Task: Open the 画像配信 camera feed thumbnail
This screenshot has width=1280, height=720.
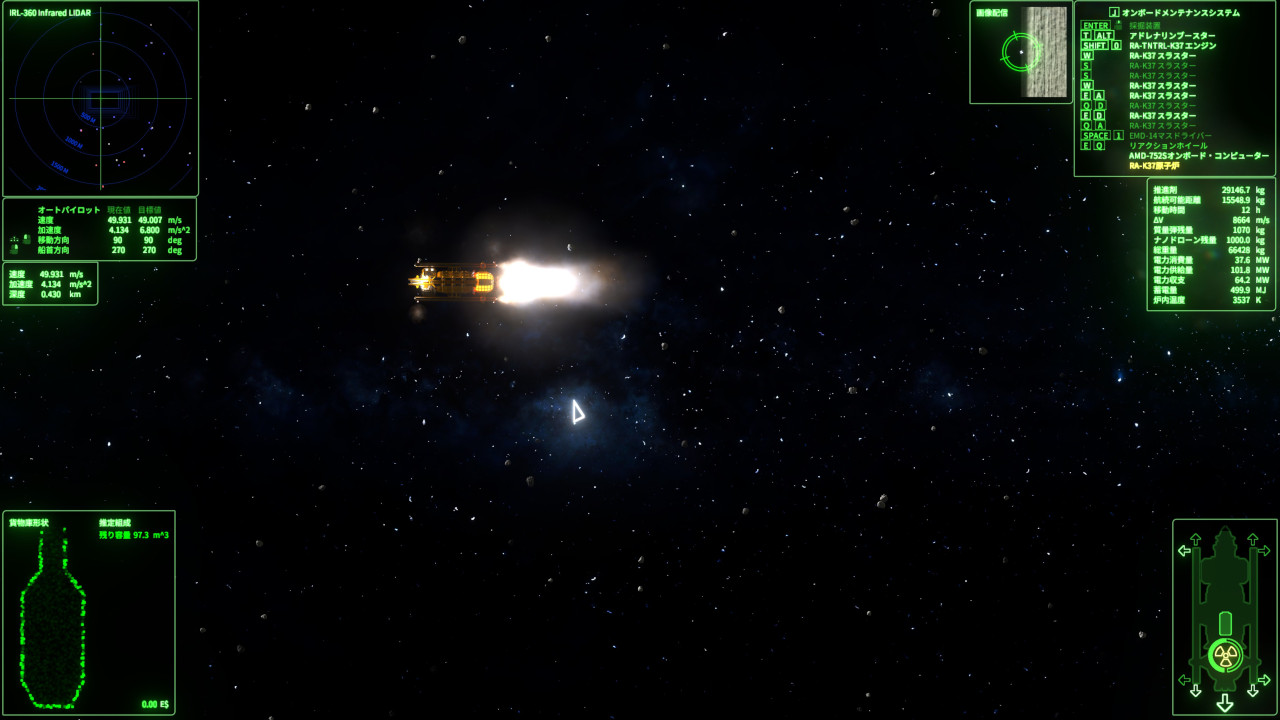Action: point(1021,53)
